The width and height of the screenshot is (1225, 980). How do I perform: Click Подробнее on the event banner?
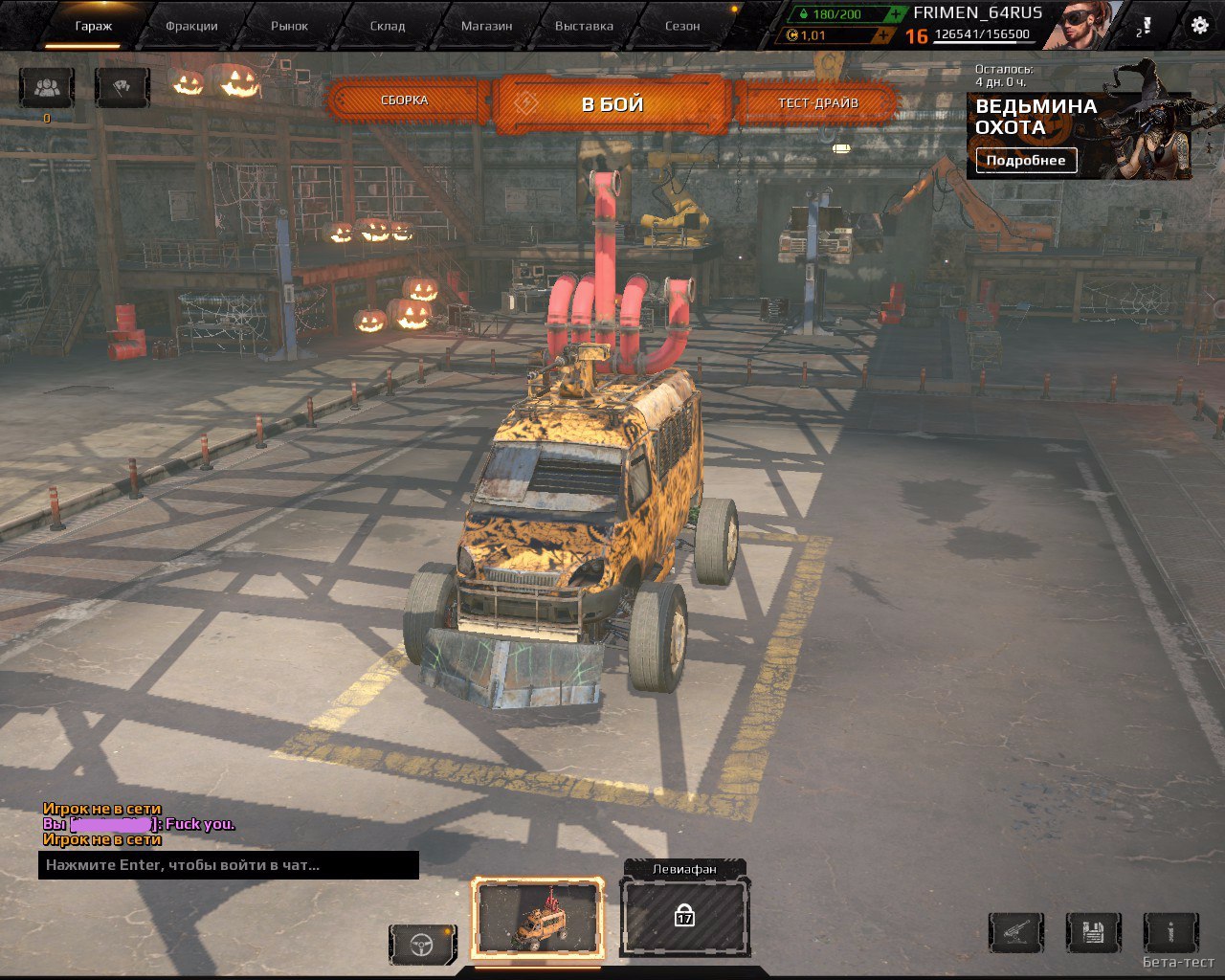(1025, 160)
